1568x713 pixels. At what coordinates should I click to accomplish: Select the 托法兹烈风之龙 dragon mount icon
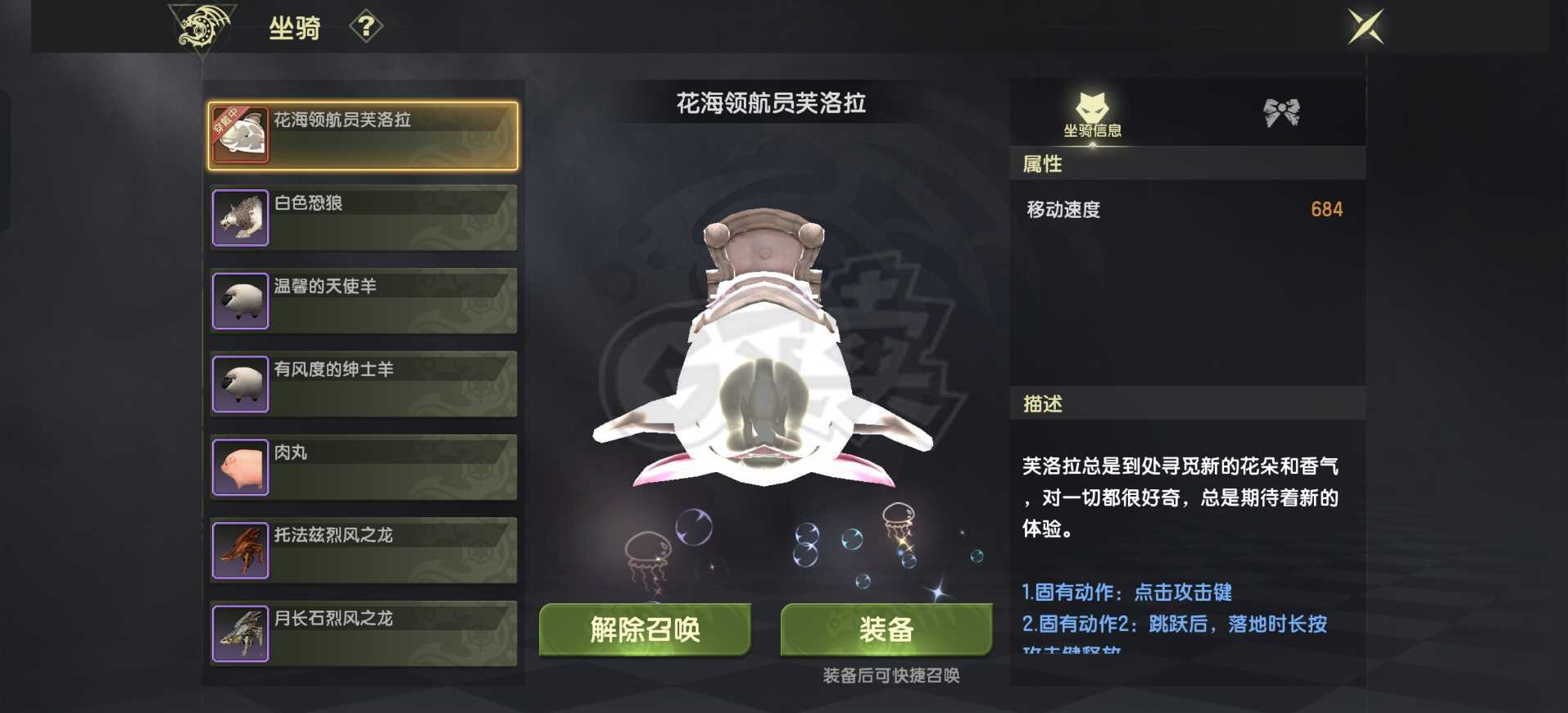(x=240, y=550)
